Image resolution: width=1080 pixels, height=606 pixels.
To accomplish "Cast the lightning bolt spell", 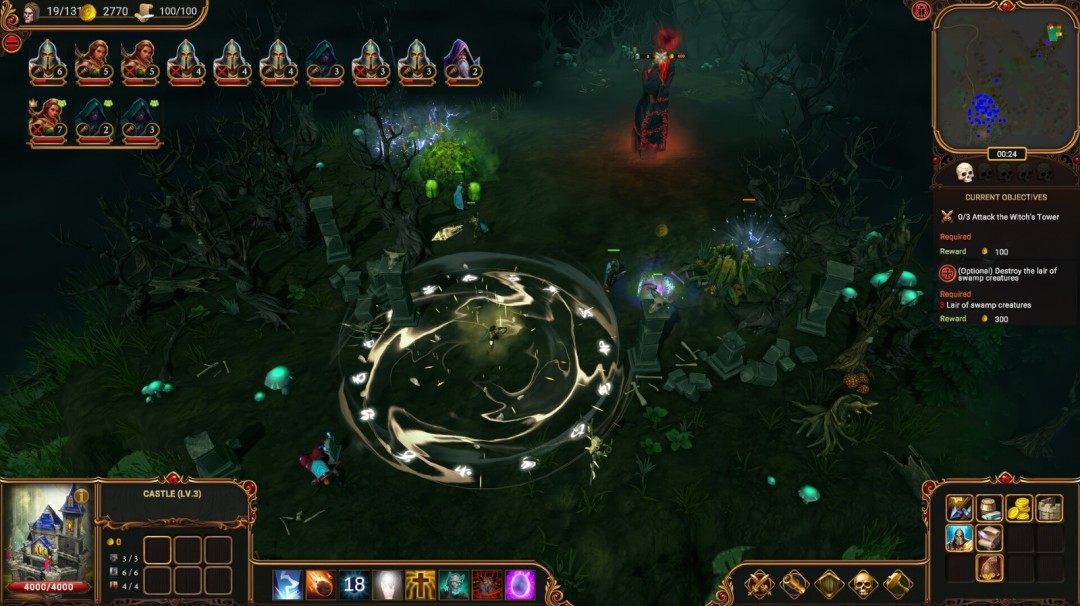I will point(288,585).
